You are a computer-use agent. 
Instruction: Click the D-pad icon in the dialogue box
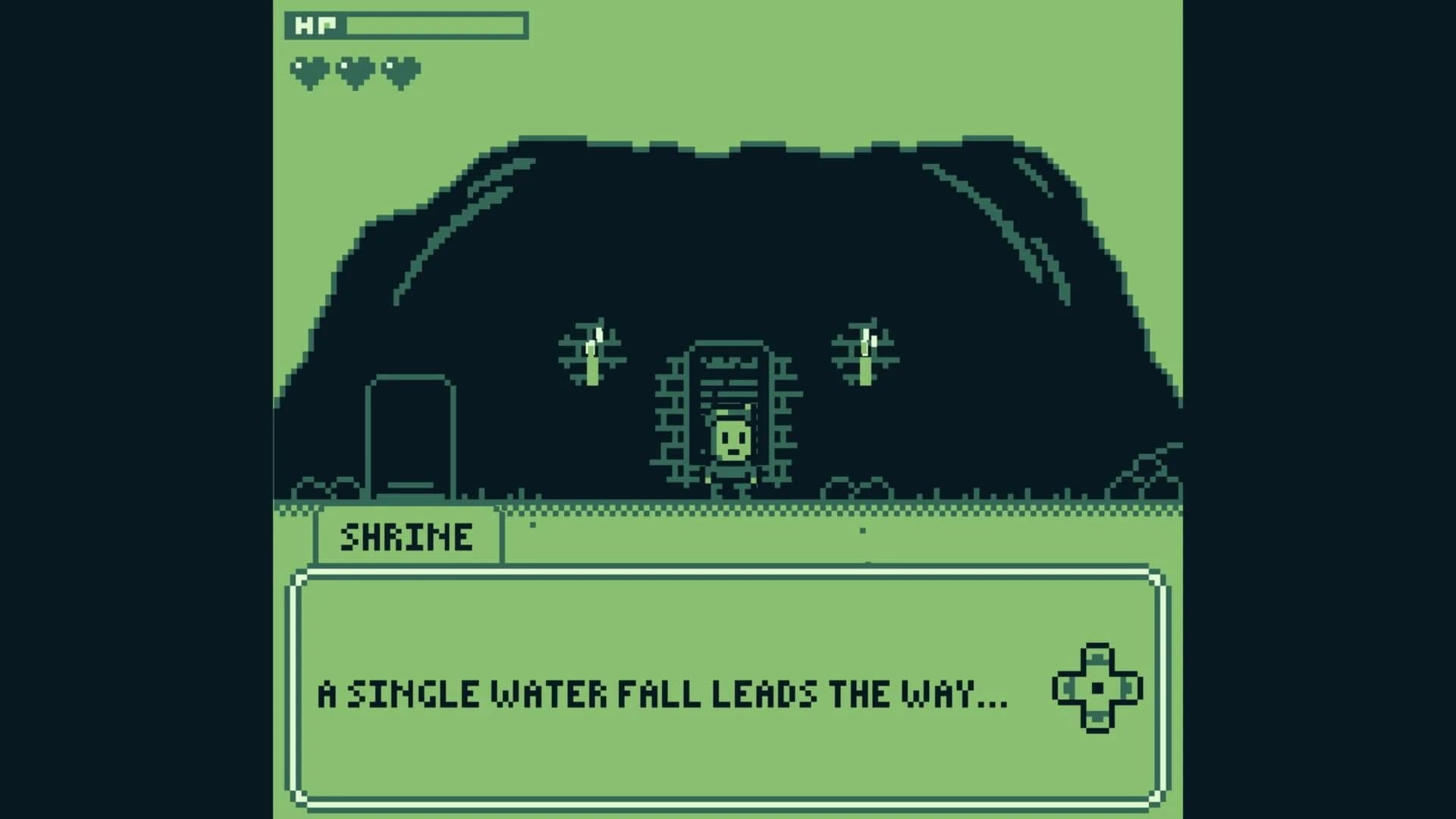[x=1097, y=689]
